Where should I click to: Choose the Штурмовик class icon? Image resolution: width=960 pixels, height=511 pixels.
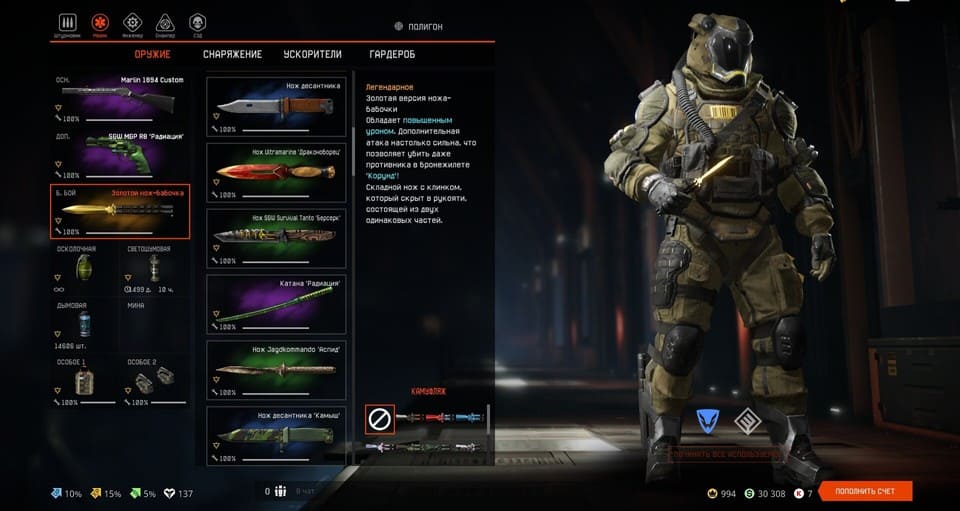pyautogui.click(x=67, y=23)
